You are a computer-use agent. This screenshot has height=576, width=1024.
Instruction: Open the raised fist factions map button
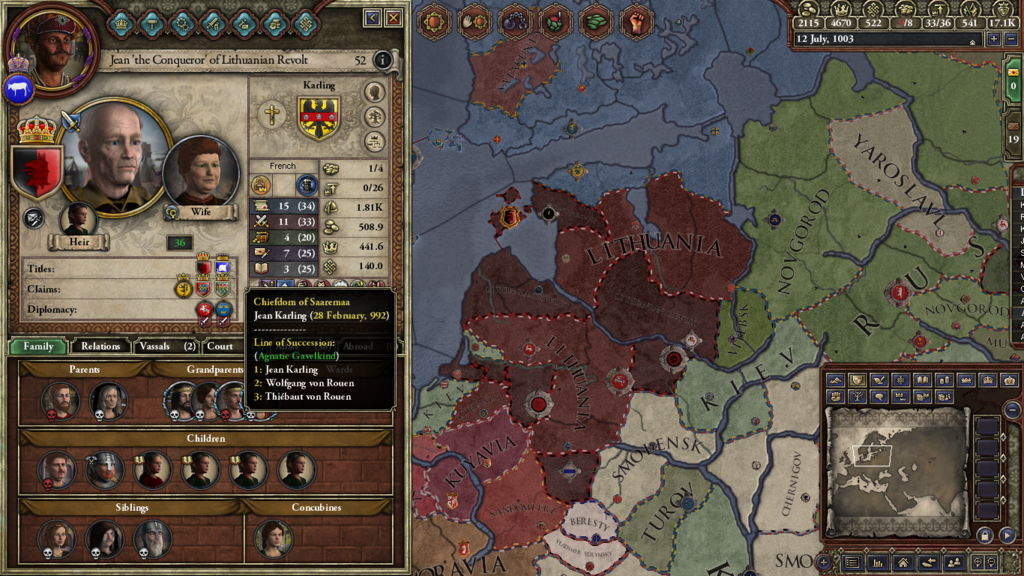(636, 21)
